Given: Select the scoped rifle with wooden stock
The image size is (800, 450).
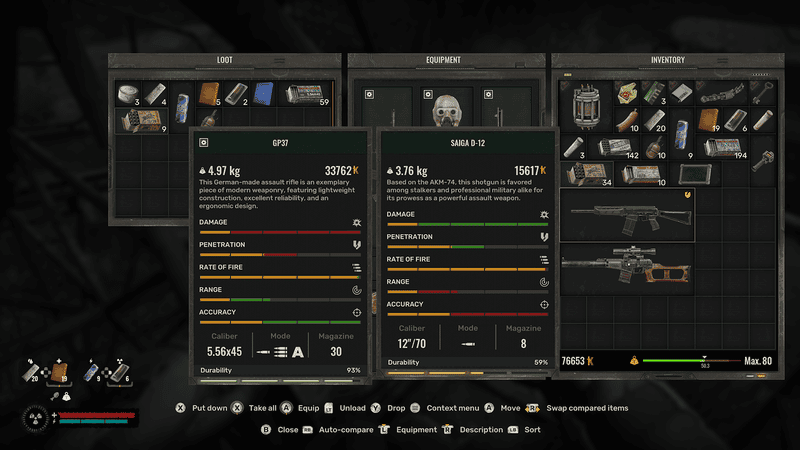Looking at the screenshot, I should (x=627, y=269).
